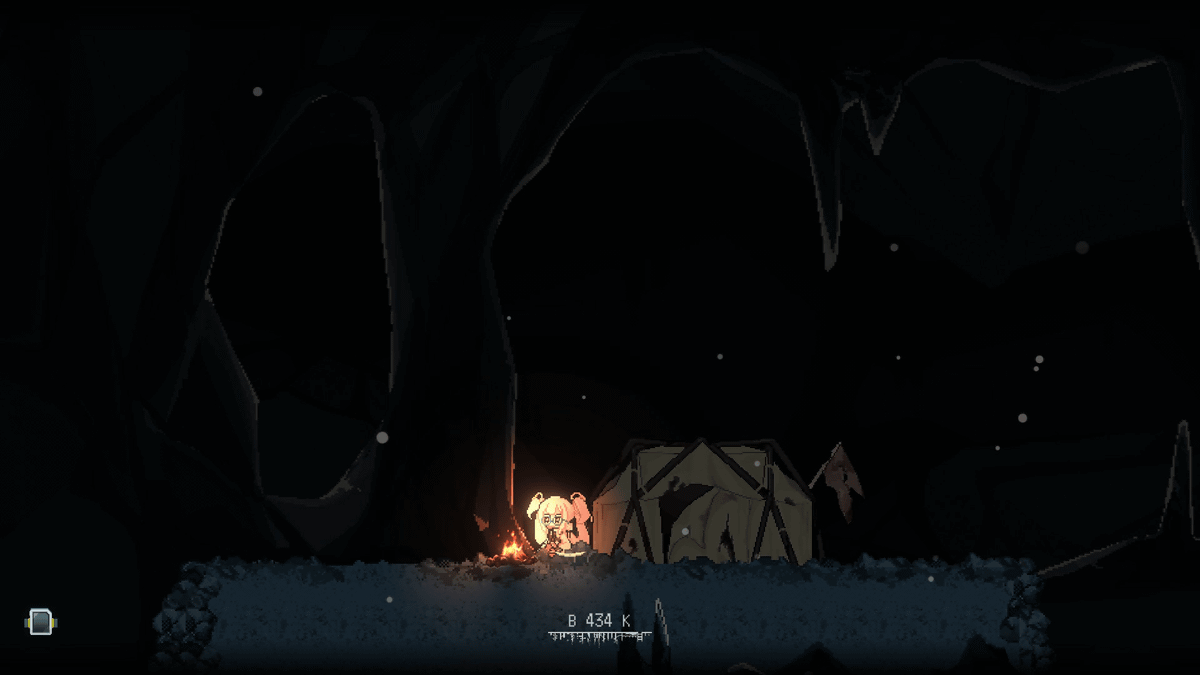Click the memory card save icon

pyautogui.click(x=40, y=622)
